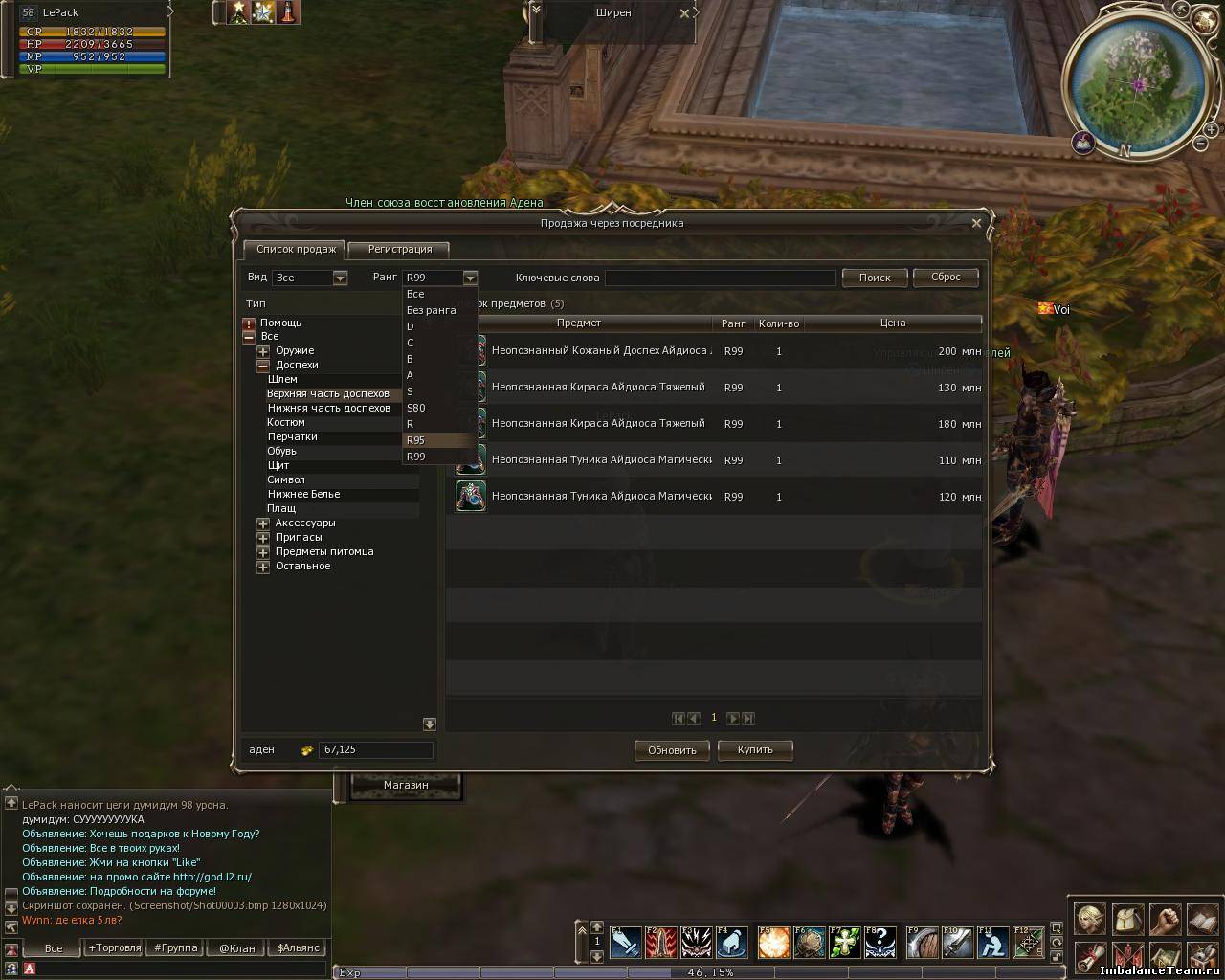Expand the Оружие category

pyautogui.click(x=263, y=351)
